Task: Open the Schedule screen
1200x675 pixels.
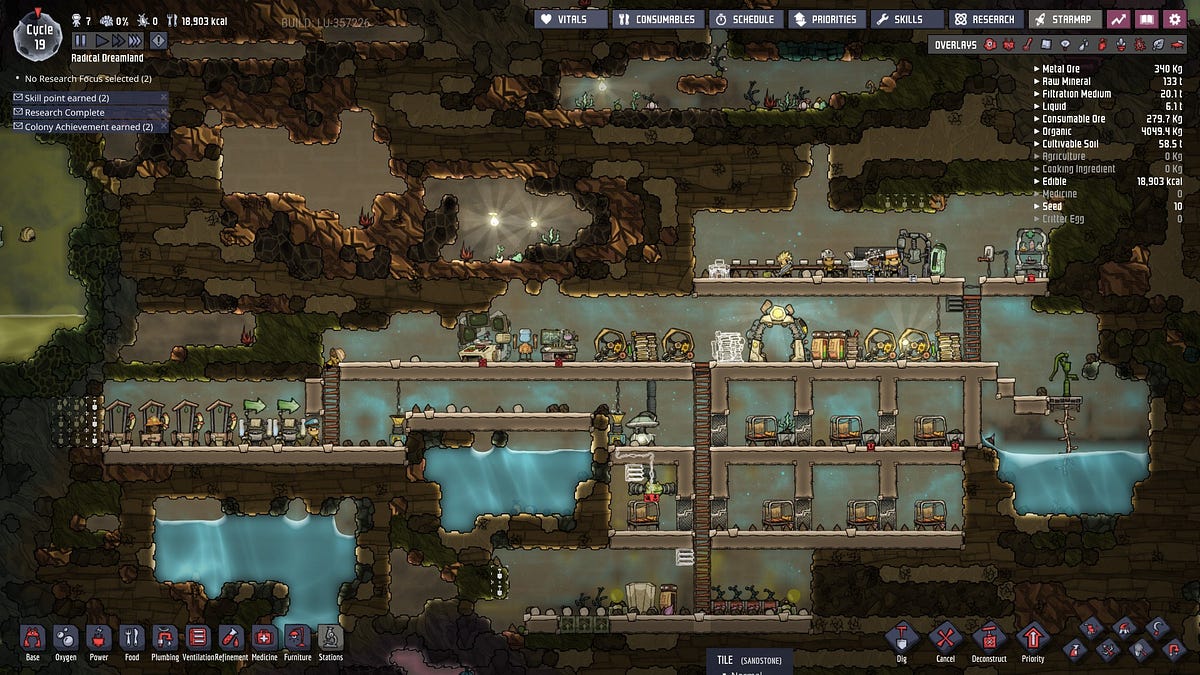Action: (x=745, y=19)
